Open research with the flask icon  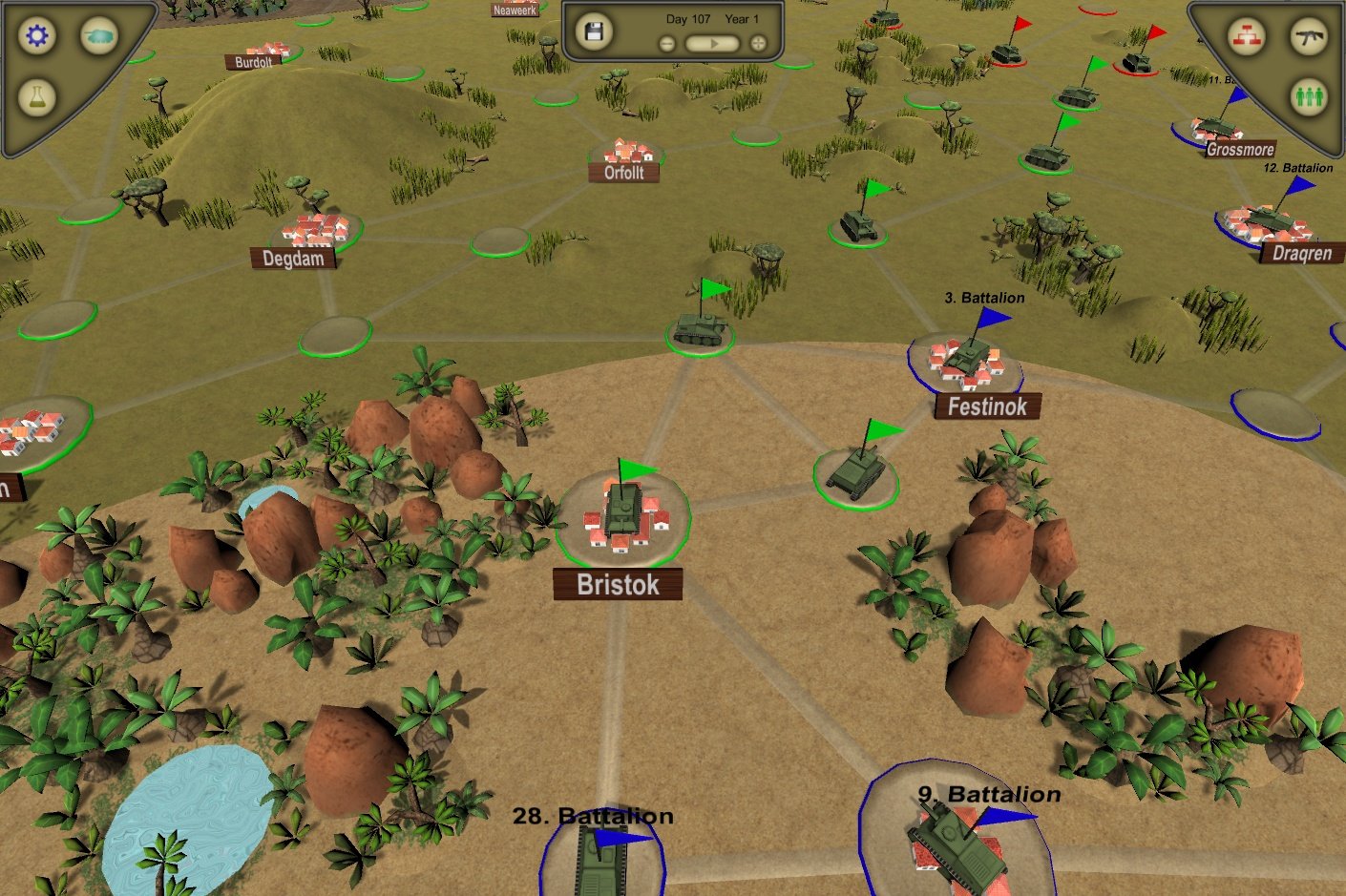pyautogui.click(x=35, y=96)
